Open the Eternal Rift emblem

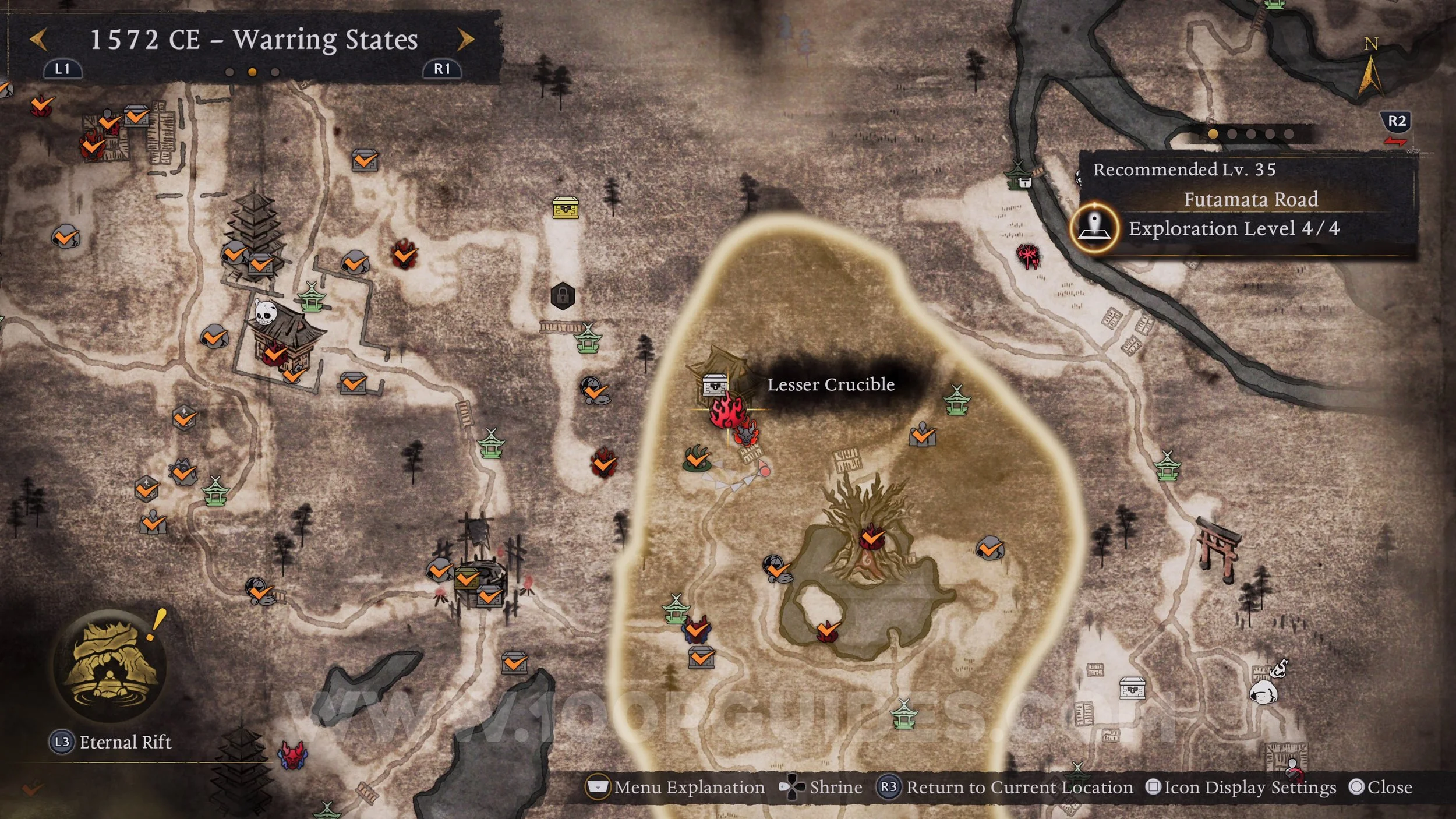tap(110, 664)
